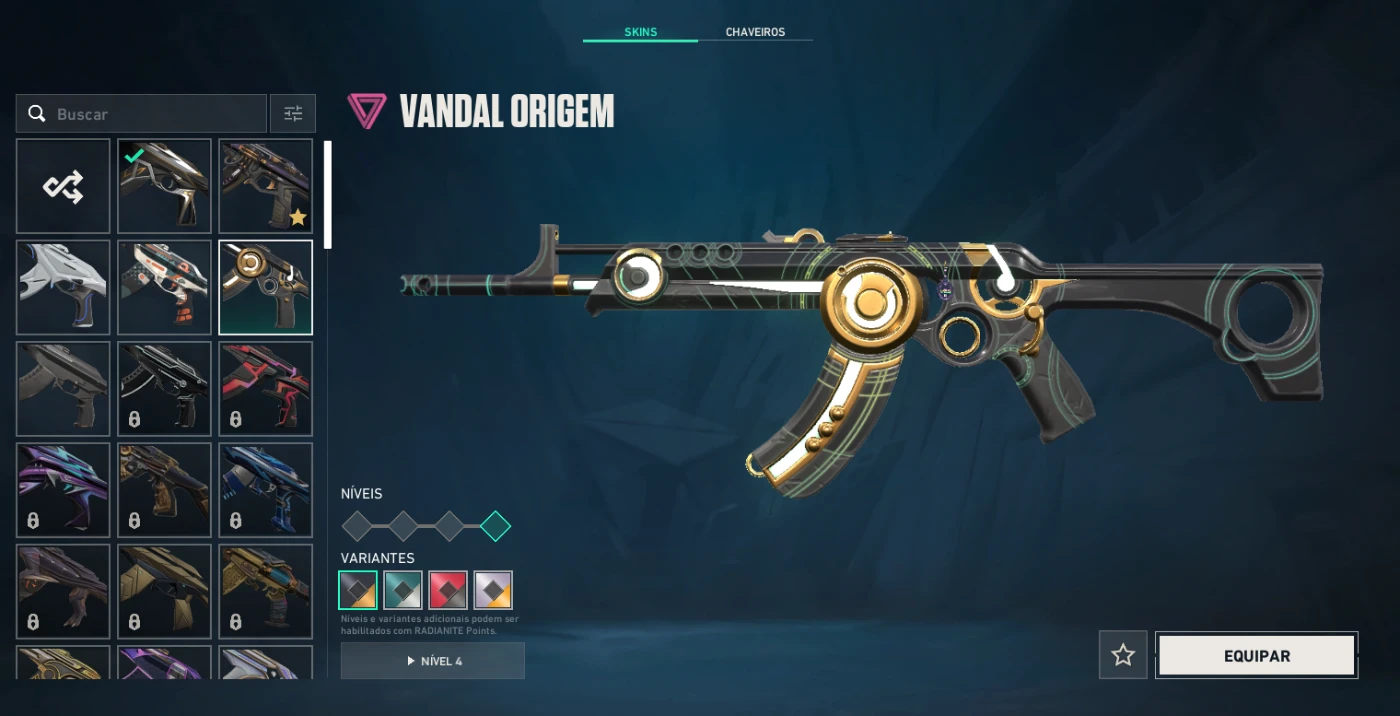The width and height of the screenshot is (1400, 716).
Task: Select the currently equipped skin with checkmark
Action: [164, 186]
